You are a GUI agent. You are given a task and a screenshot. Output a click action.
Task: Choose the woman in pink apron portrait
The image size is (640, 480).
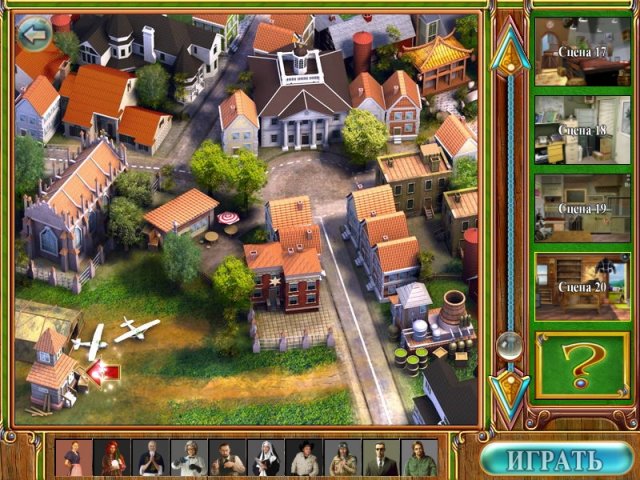[x=74, y=458]
